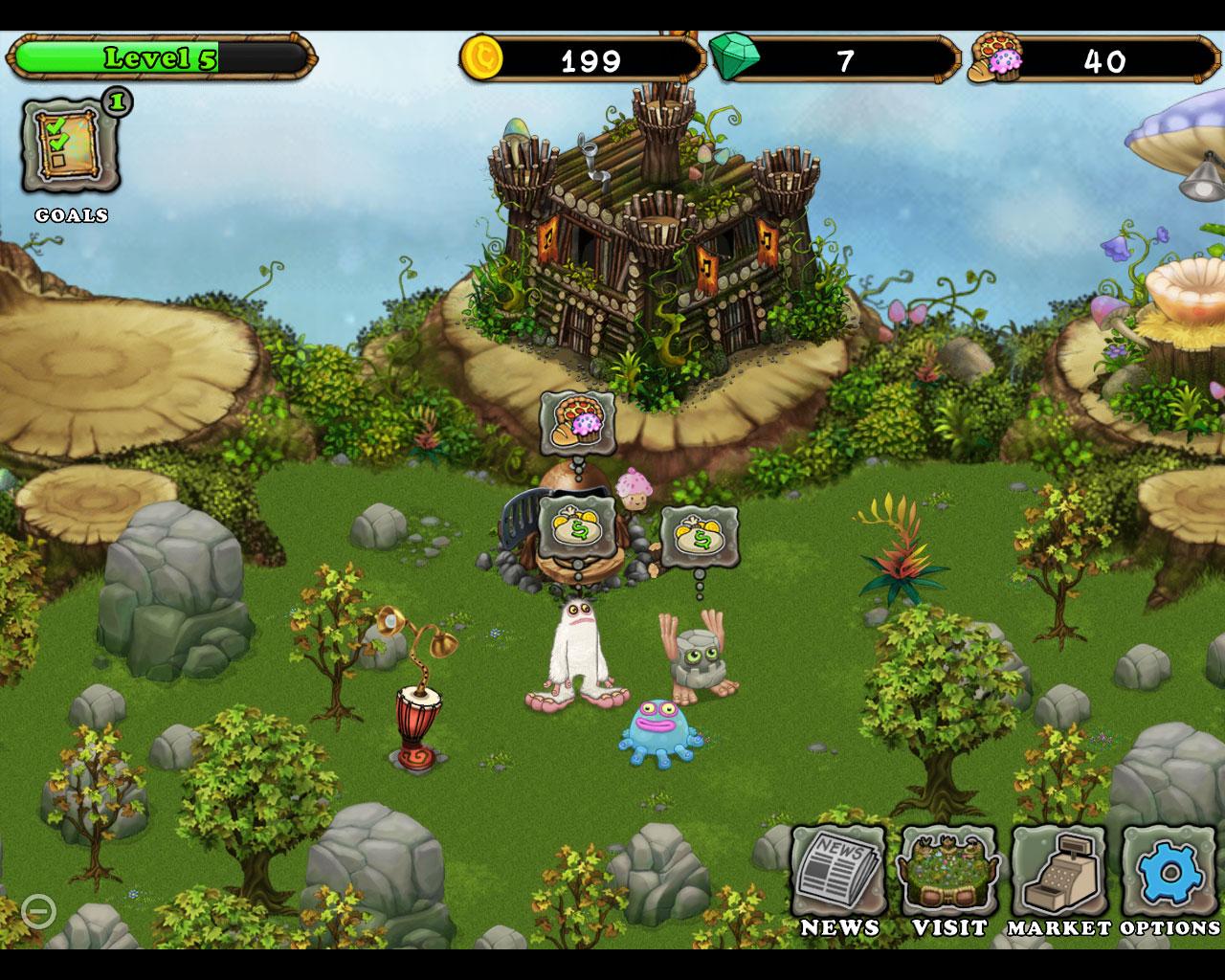This screenshot has width=1225, height=980.
Task: Collect the coin bubble above the rock monster
Action: (699, 537)
